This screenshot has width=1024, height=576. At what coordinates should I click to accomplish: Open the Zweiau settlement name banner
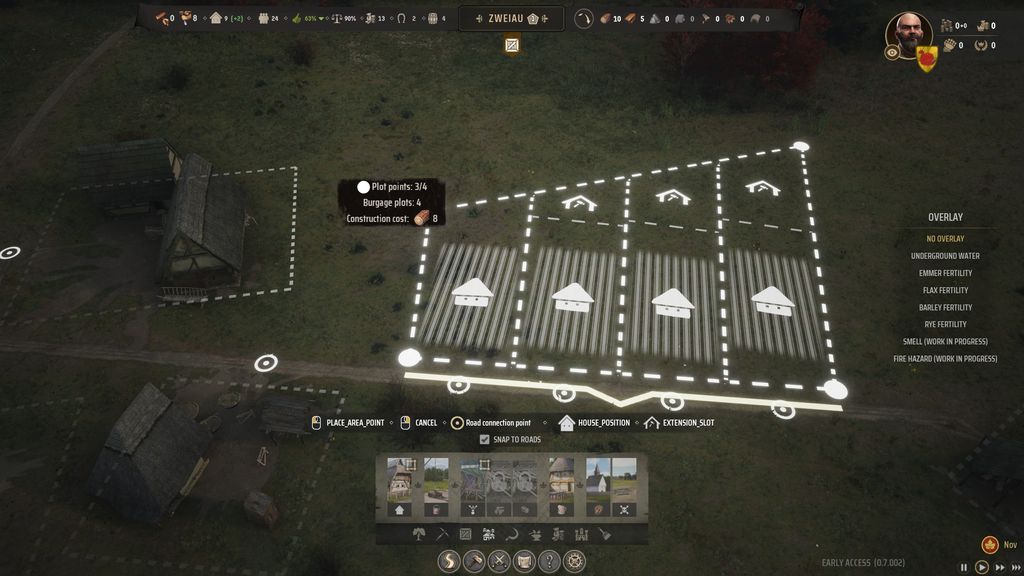coord(511,18)
